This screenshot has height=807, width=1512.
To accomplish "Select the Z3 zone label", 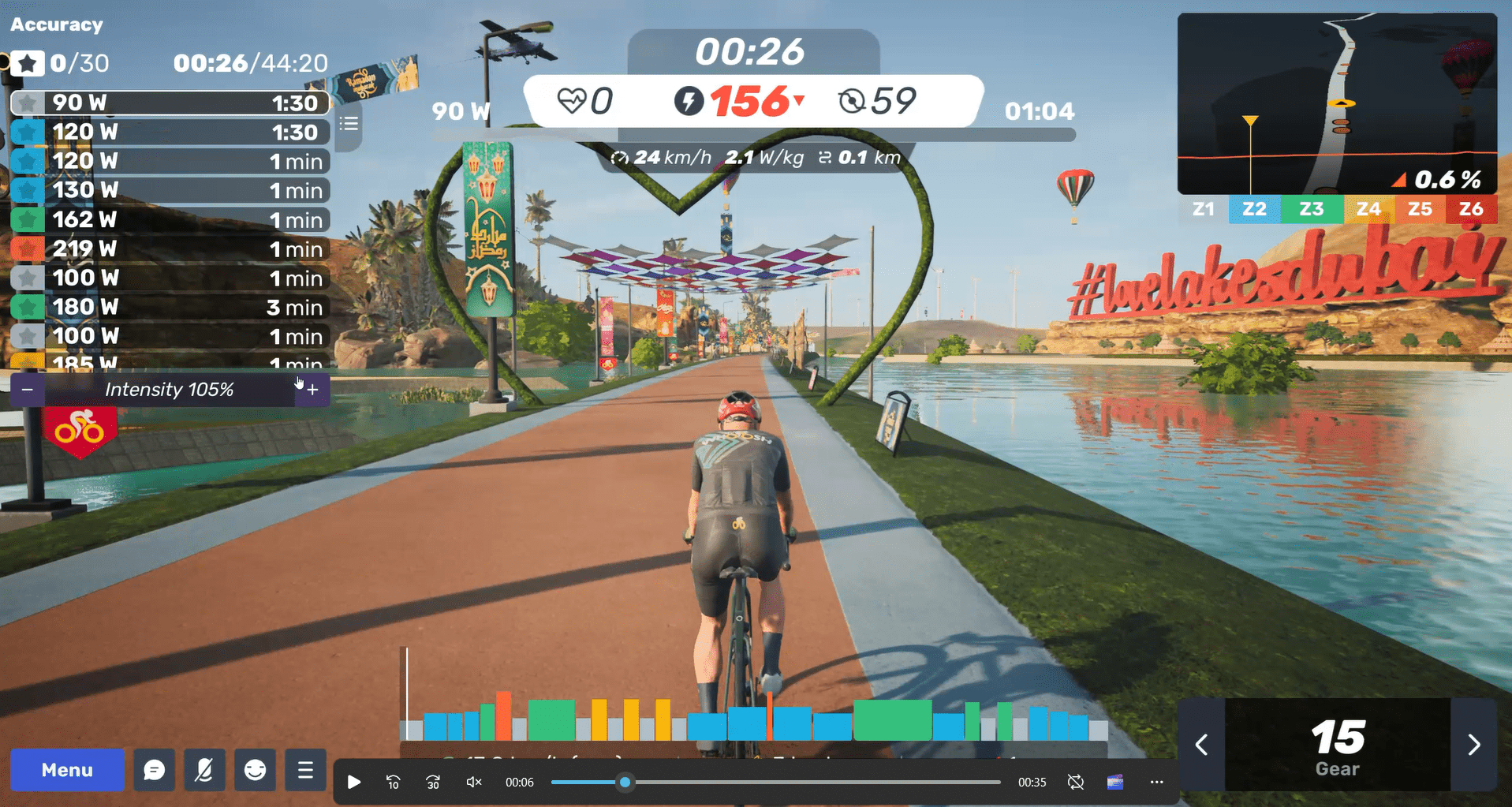I will coord(1311,208).
